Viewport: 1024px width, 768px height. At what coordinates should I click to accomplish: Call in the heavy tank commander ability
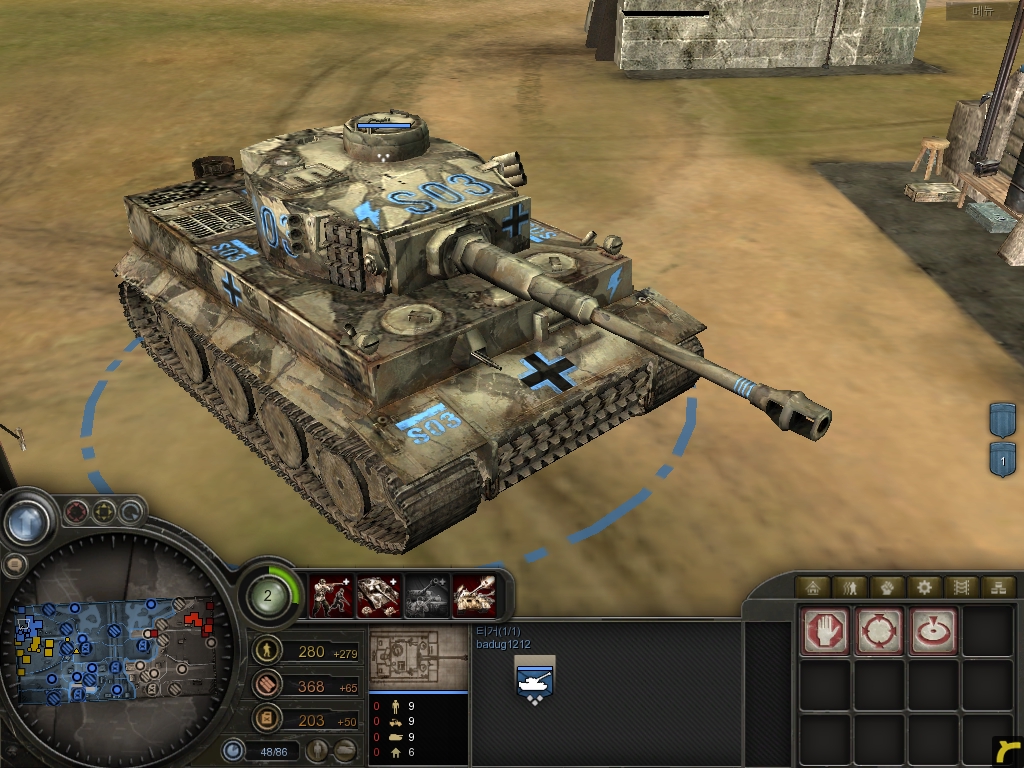click(x=474, y=596)
